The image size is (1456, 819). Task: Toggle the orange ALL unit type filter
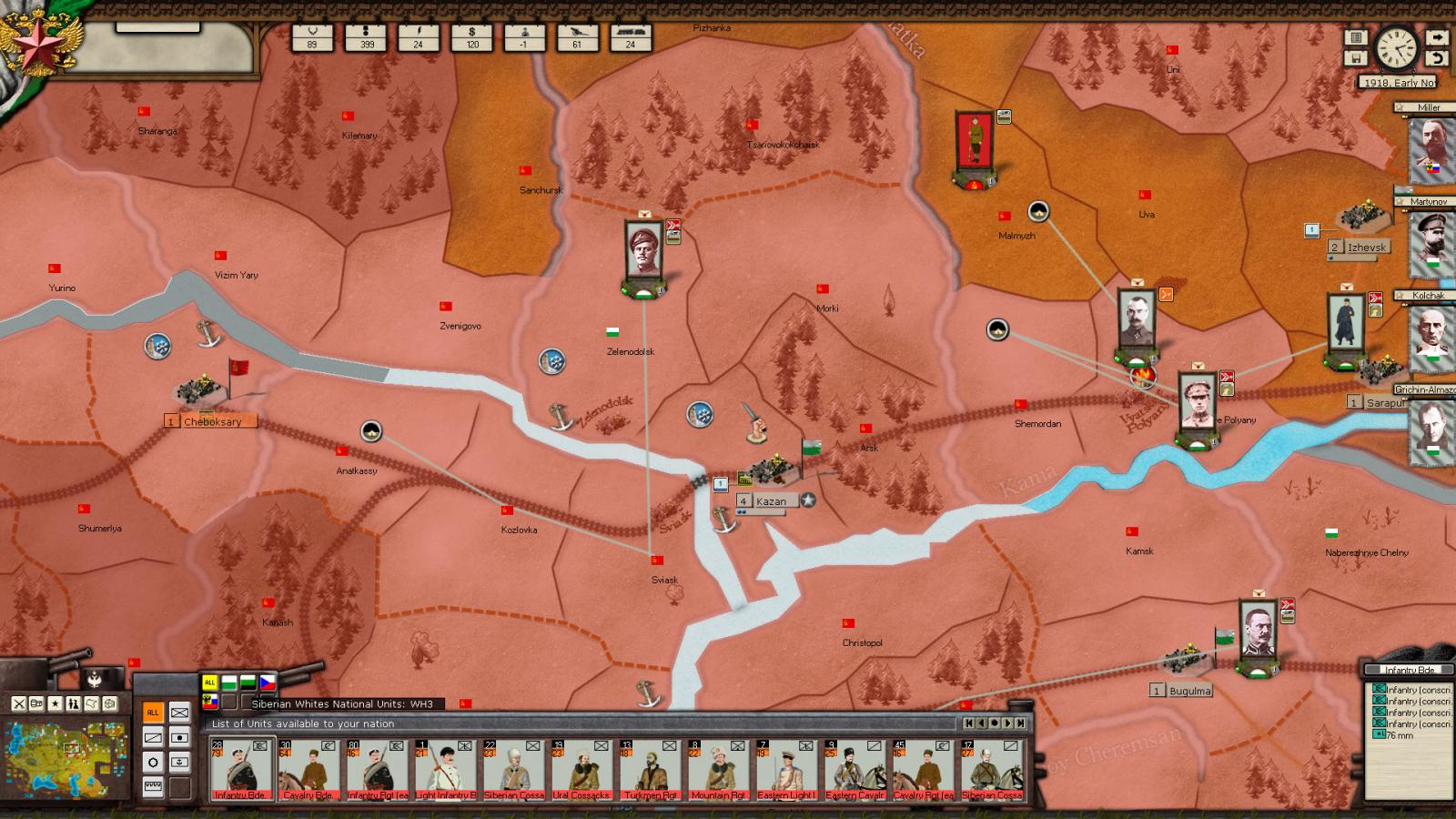click(x=153, y=713)
